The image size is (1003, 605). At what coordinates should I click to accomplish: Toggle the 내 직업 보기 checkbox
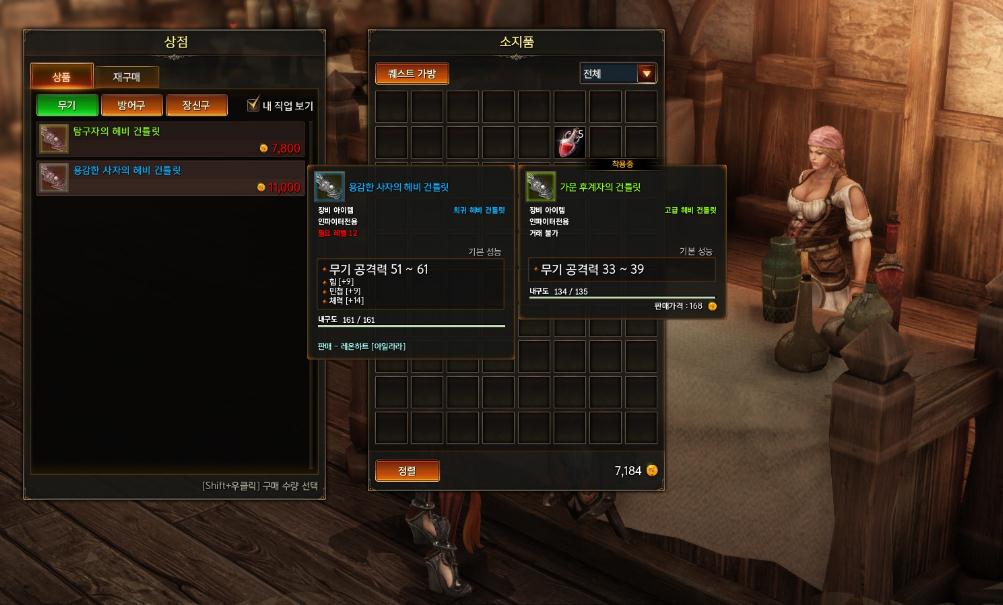click(253, 104)
